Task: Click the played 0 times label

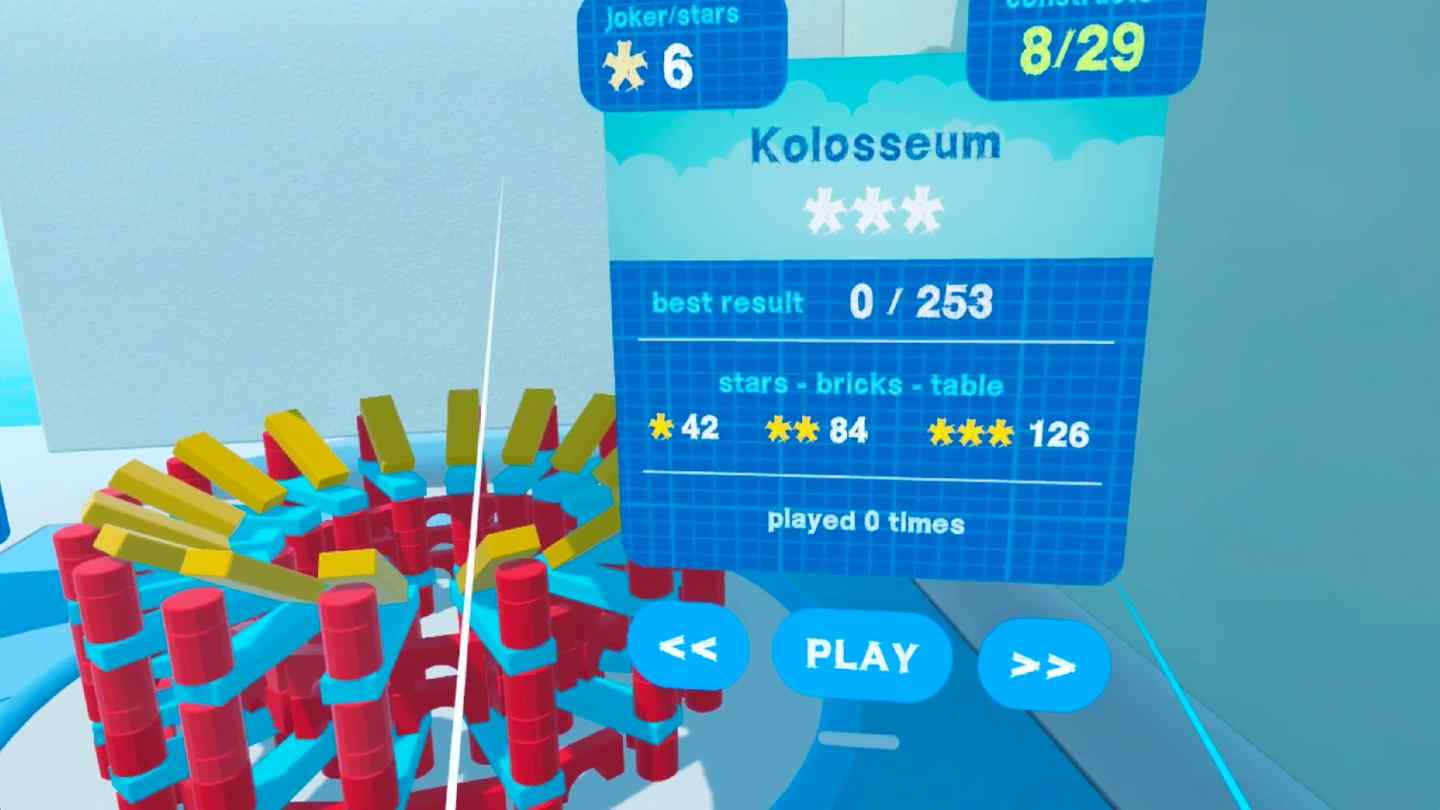Action: 866,523
